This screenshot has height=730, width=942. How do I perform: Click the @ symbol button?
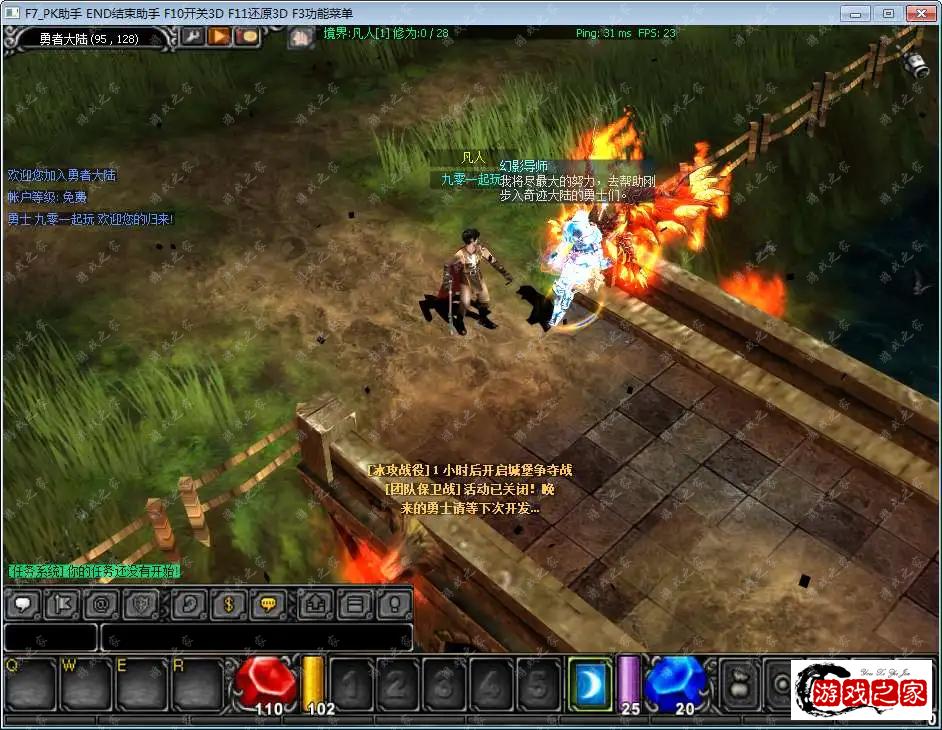click(x=100, y=603)
